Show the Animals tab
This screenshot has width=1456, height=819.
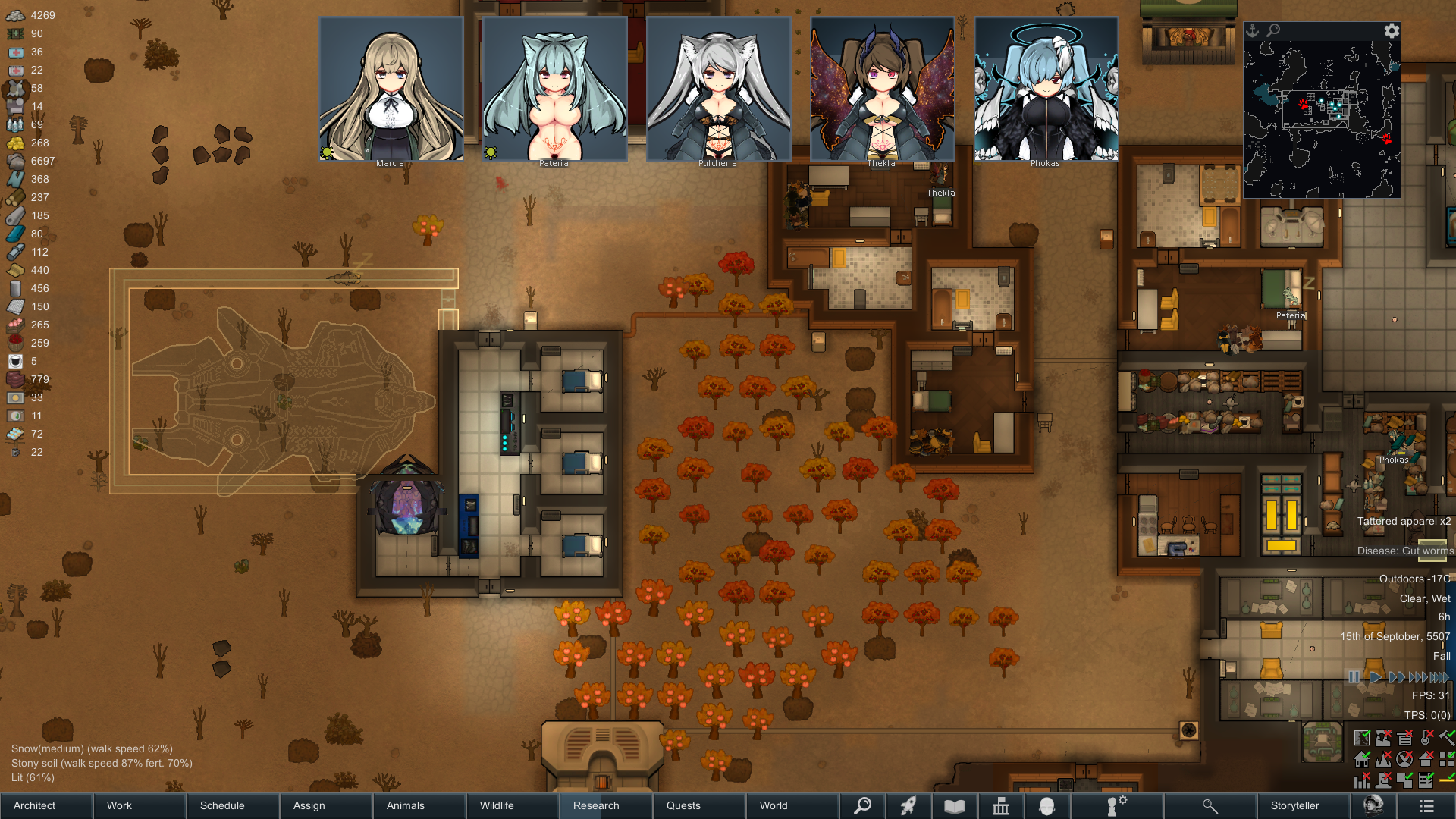pyautogui.click(x=406, y=805)
